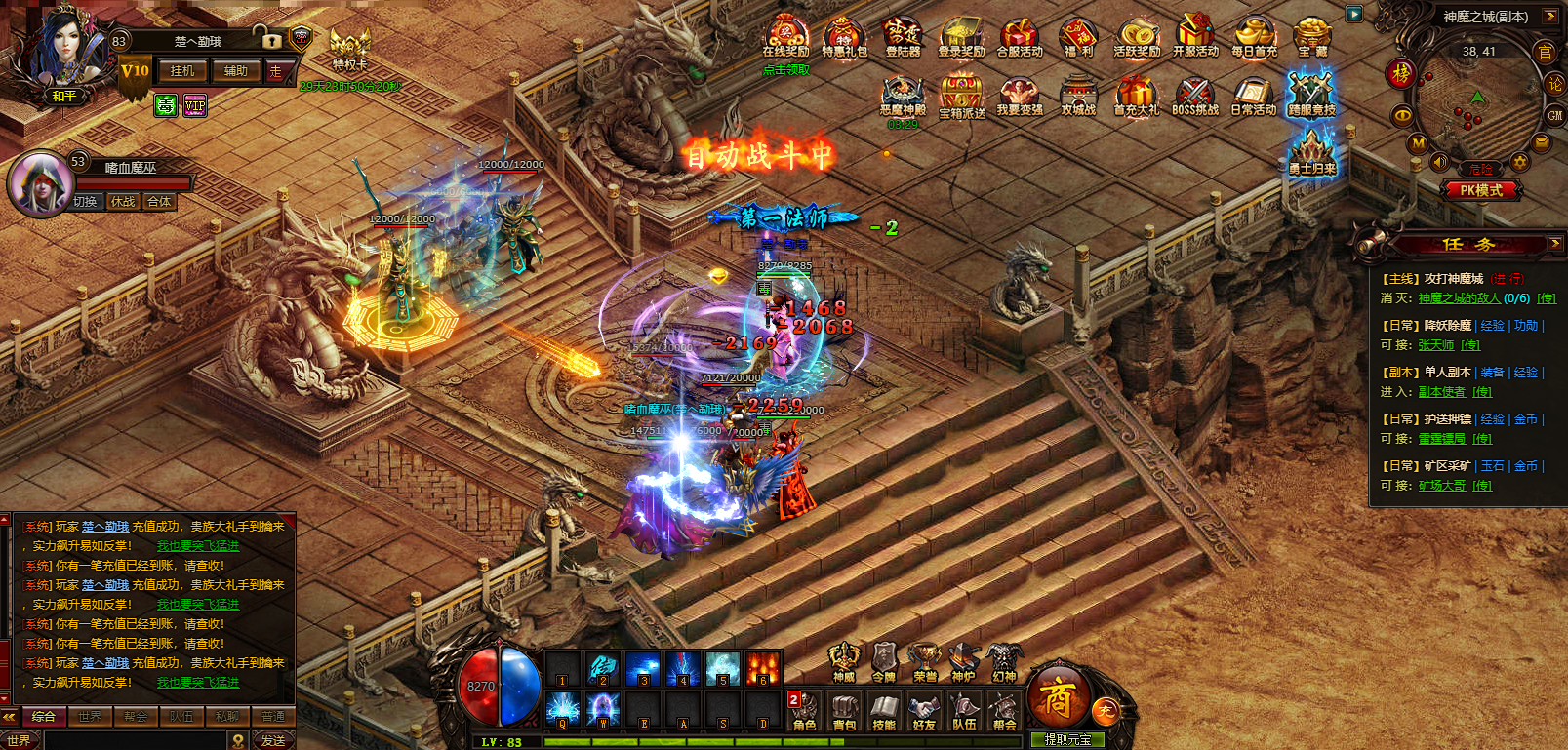Image resolution: width=1568 pixels, height=750 pixels.
Task: Toggle the sound speaker icon
Action: tap(1439, 162)
